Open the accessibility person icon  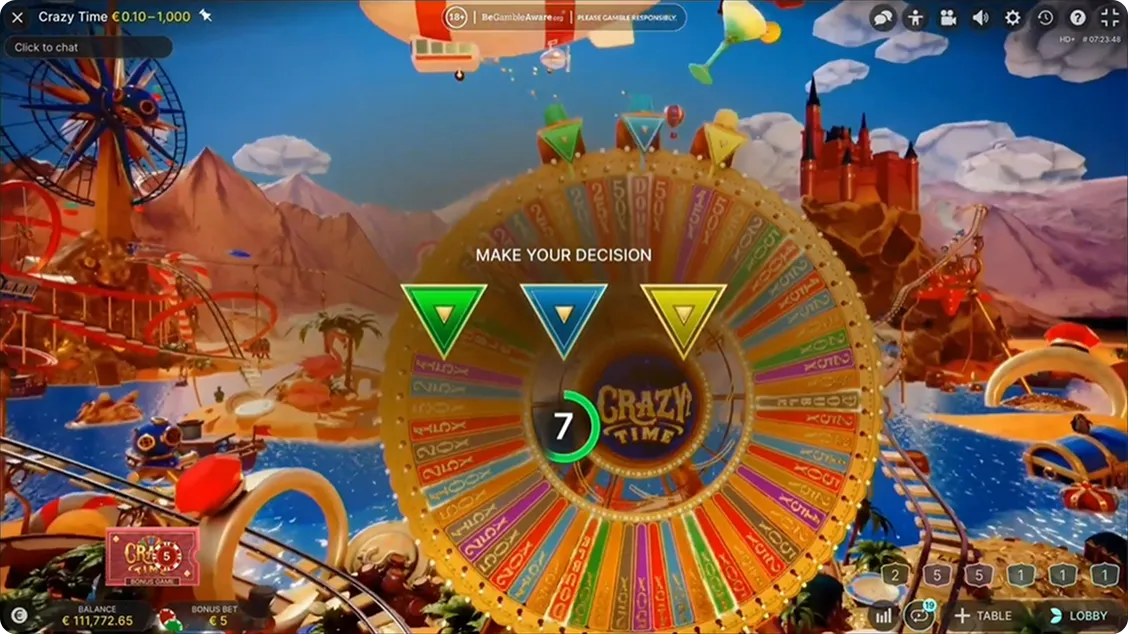(x=915, y=18)
